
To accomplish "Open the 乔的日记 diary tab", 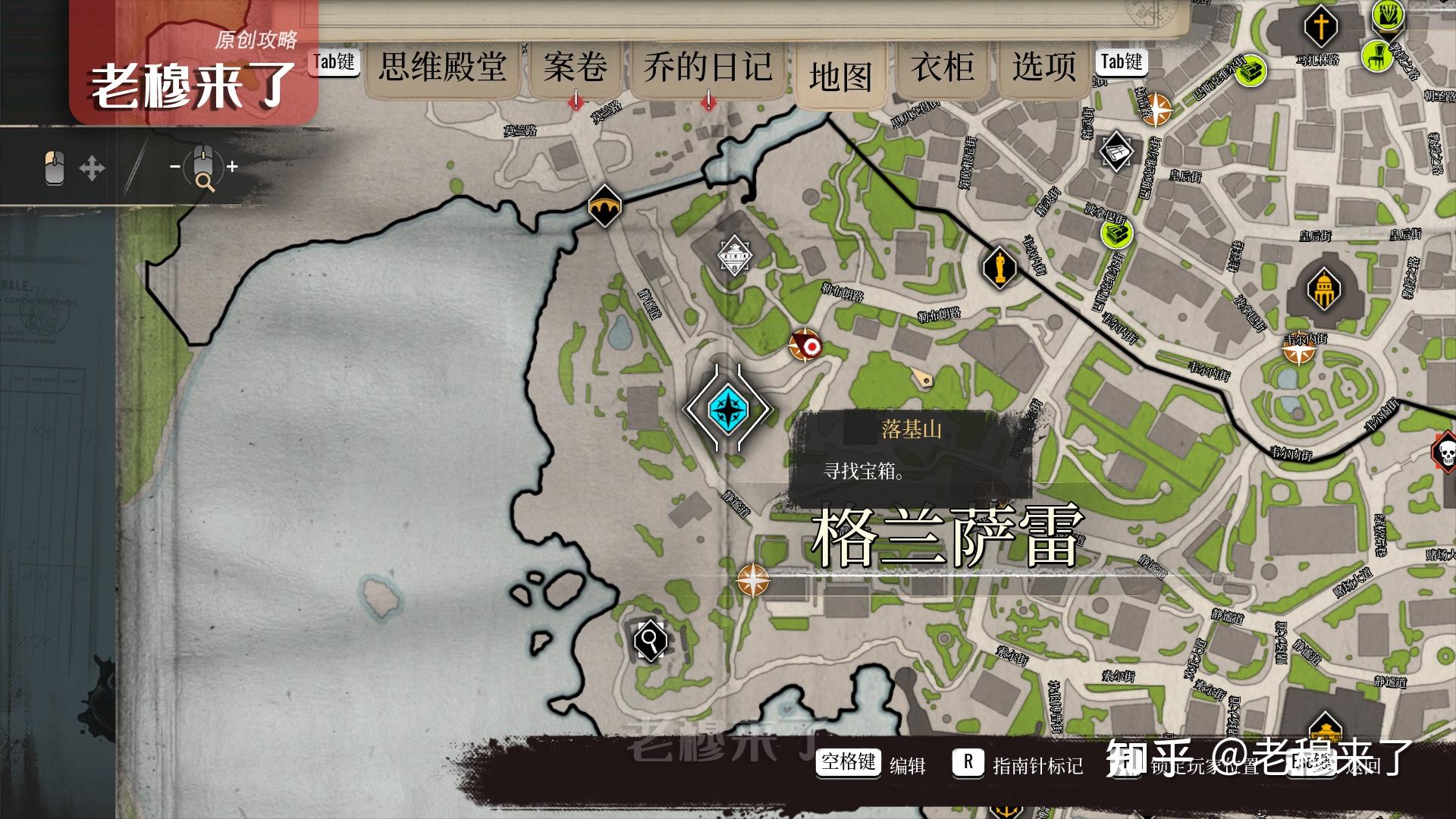I will click(708, 67).
